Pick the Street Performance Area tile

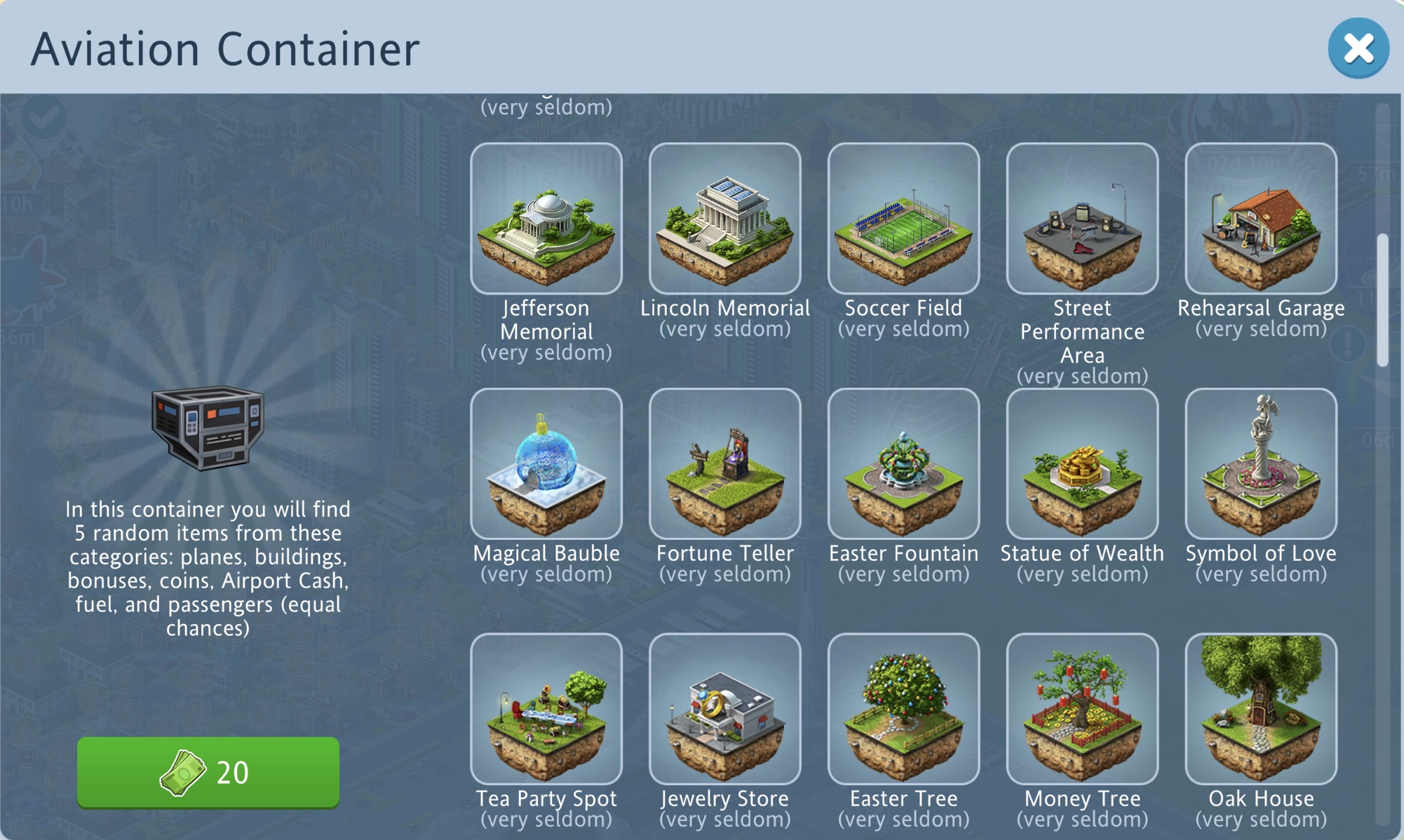pos(1082,219)
